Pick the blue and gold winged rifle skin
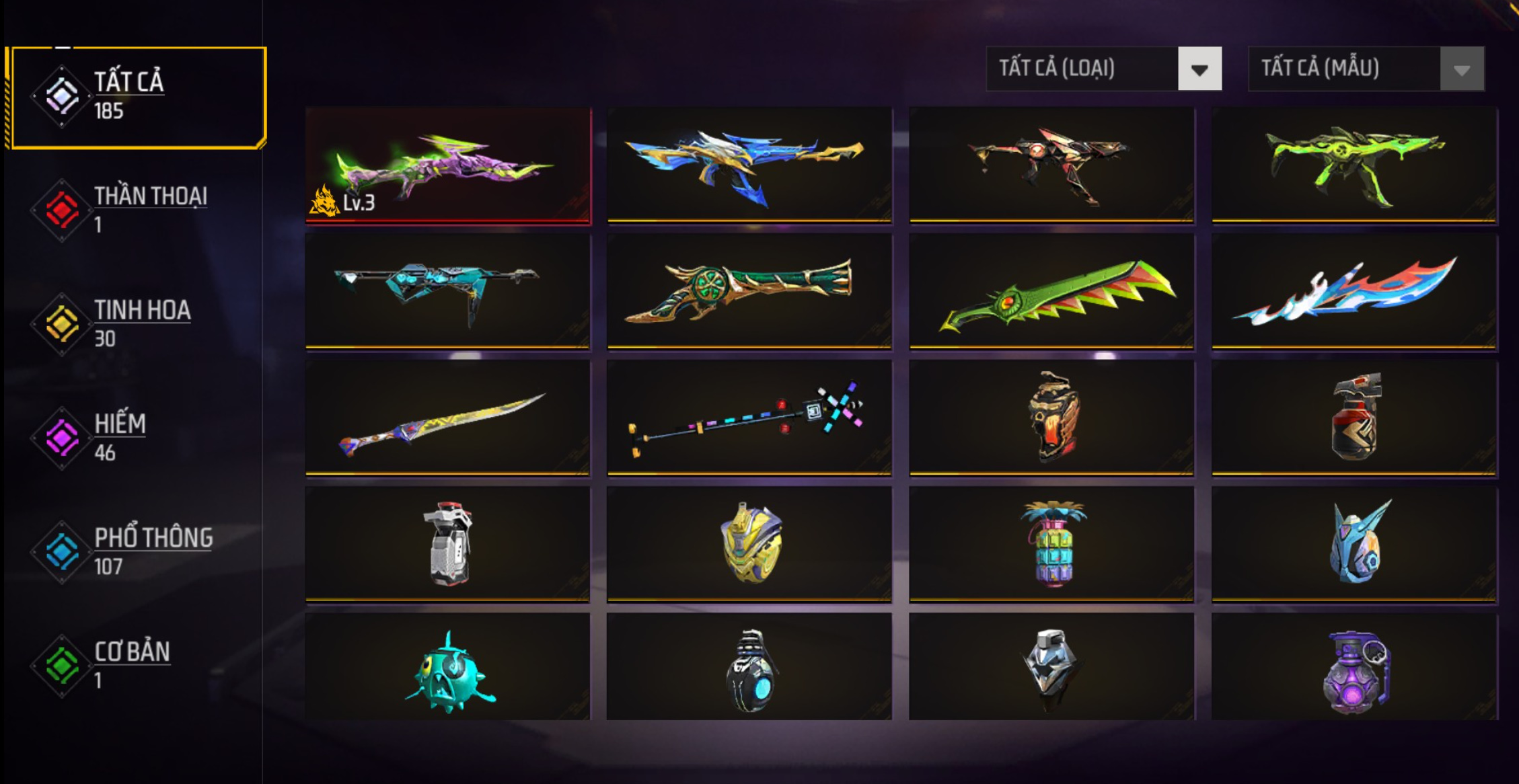The image size is (1519, 784). pyautogui.click(x=749, y=165)
